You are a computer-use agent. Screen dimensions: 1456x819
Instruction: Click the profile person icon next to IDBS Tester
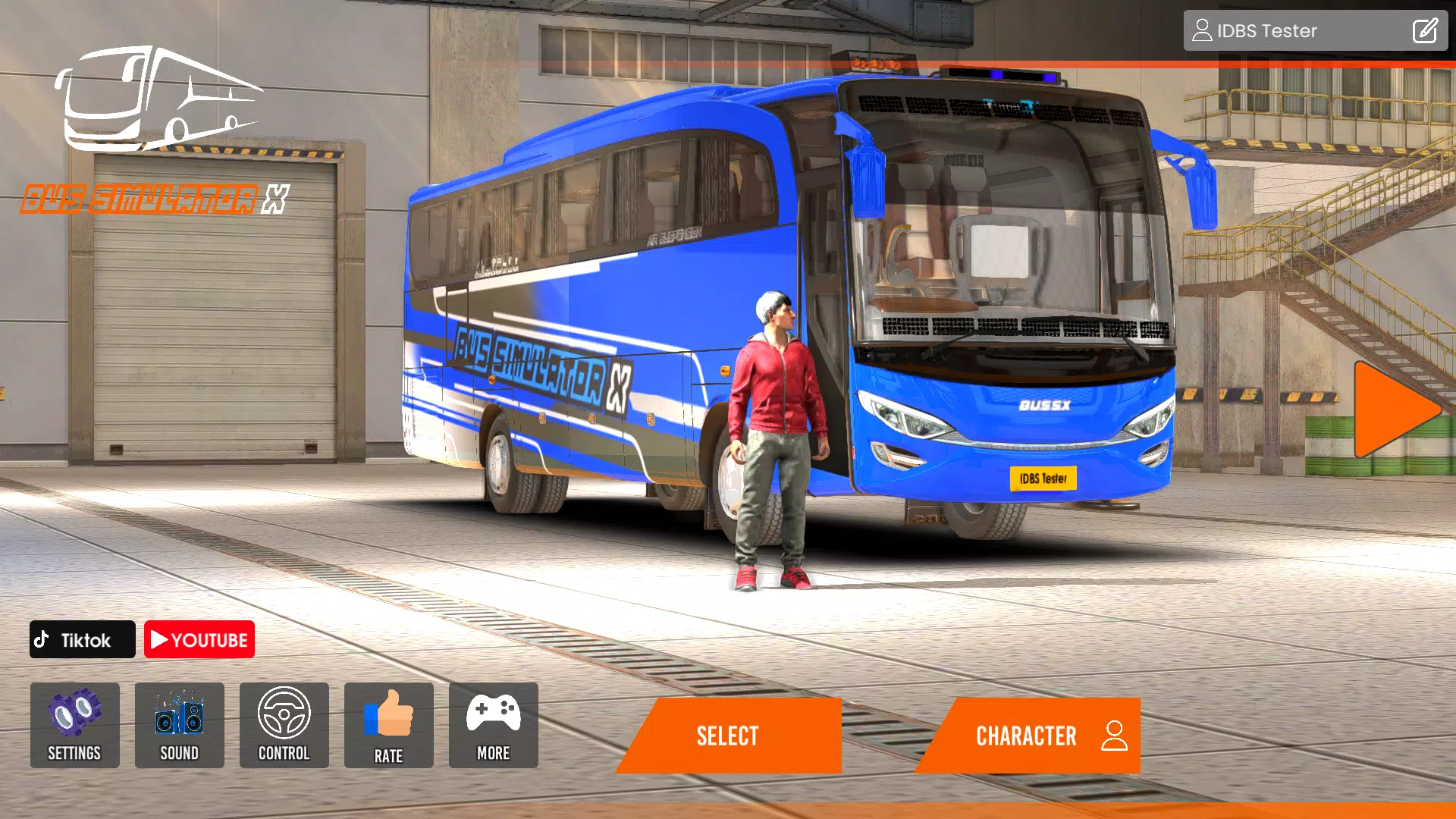point(1203,30)
